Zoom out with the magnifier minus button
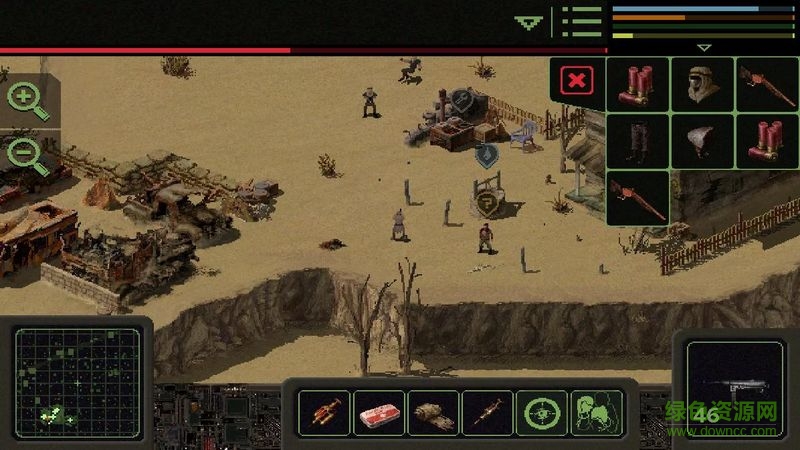The width and height of the screenshot is (800, 450). coord(26,155)
